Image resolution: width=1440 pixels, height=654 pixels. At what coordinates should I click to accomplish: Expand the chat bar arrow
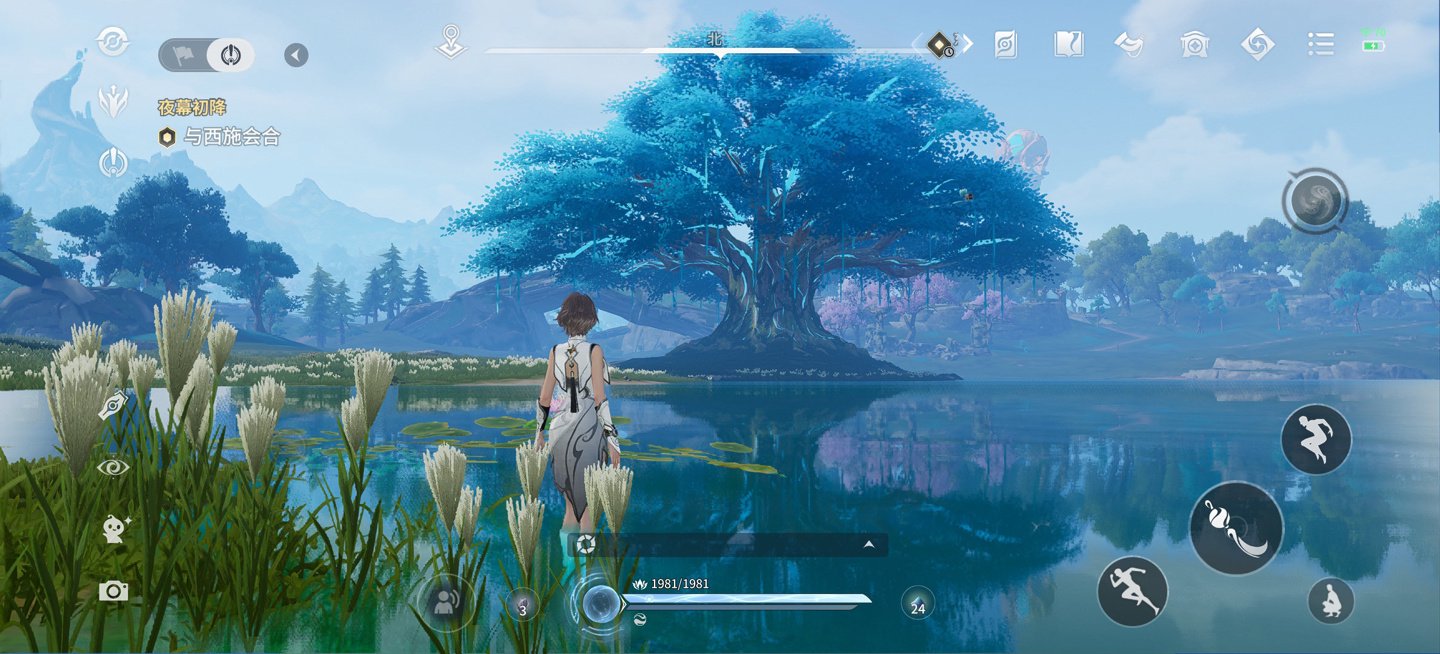tap(869, 545)
